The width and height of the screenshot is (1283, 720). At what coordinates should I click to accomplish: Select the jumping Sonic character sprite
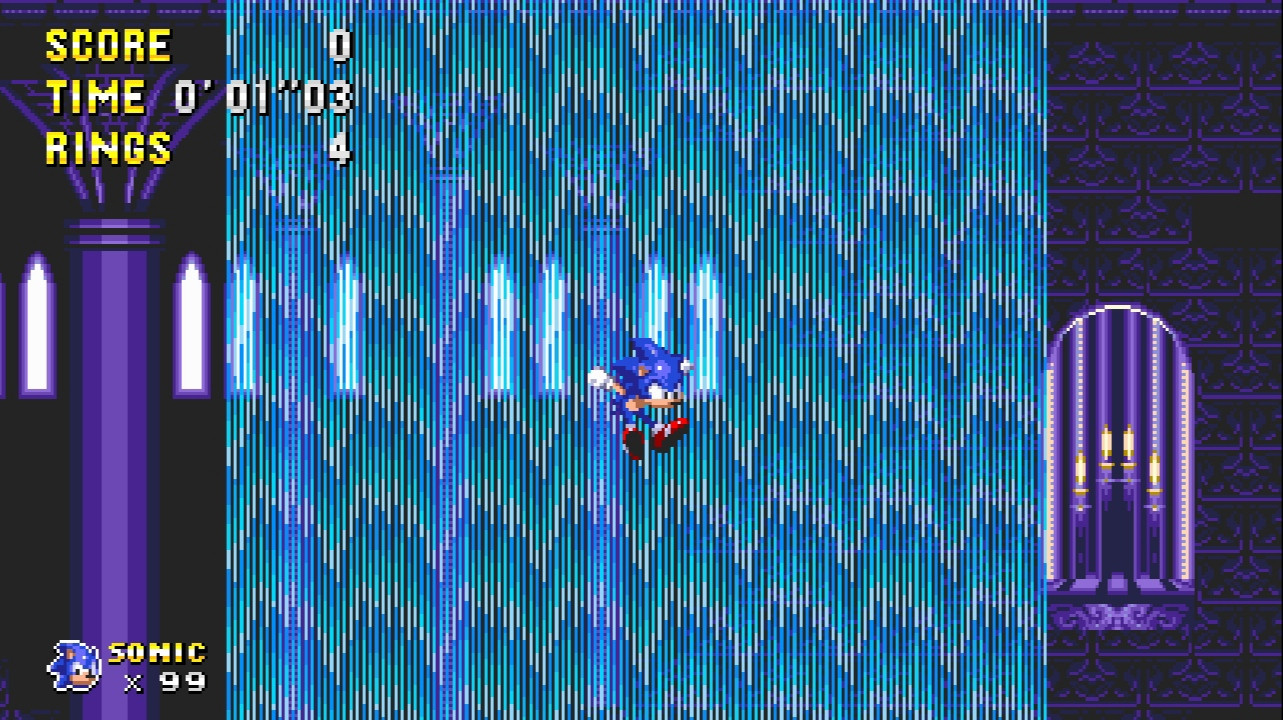click(x=649, y=395)
